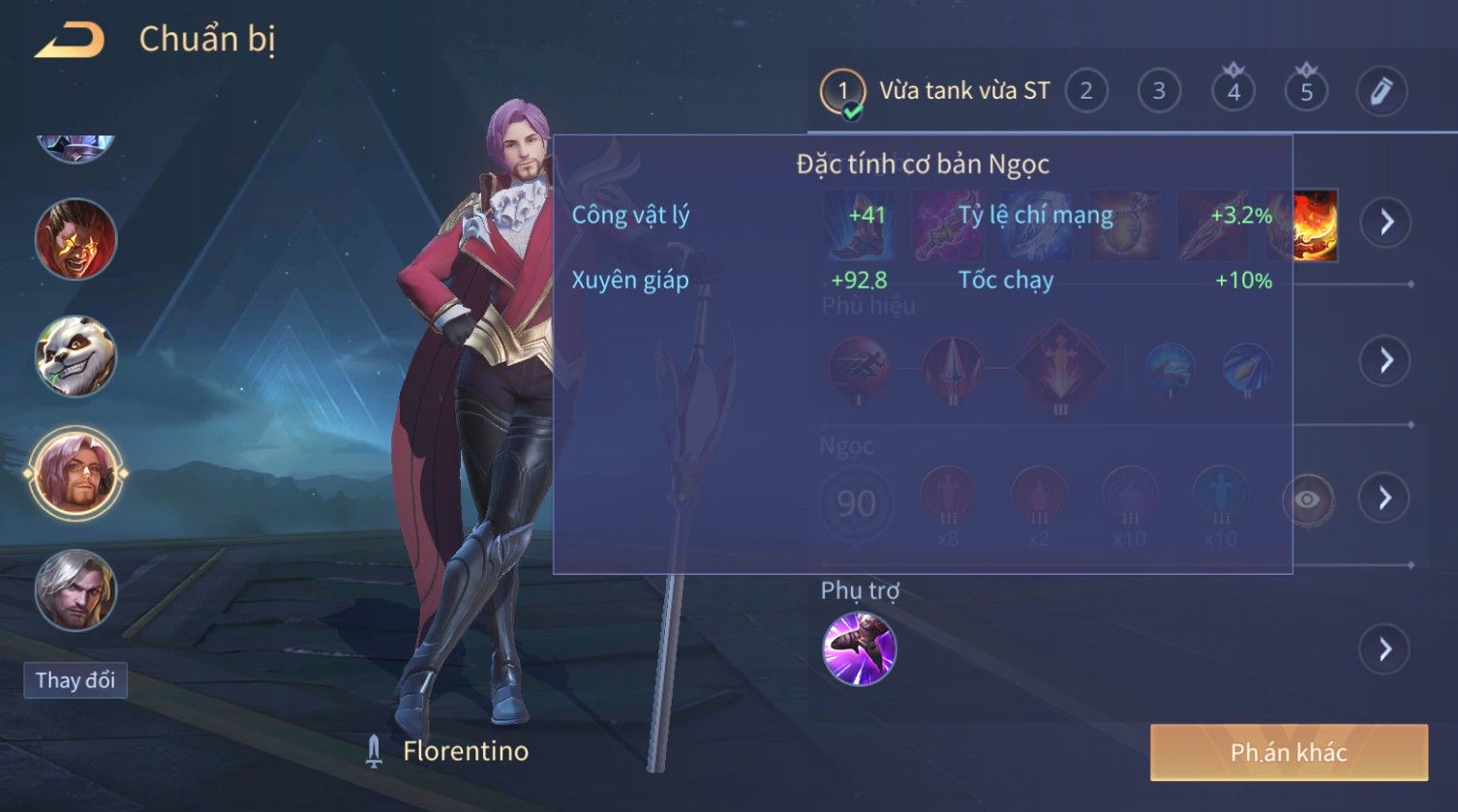Screen dimensions: 1458x812
Task: Open the Phụ trợ selection arrow
Action: pyautogui.click(x=1385, y=648)
